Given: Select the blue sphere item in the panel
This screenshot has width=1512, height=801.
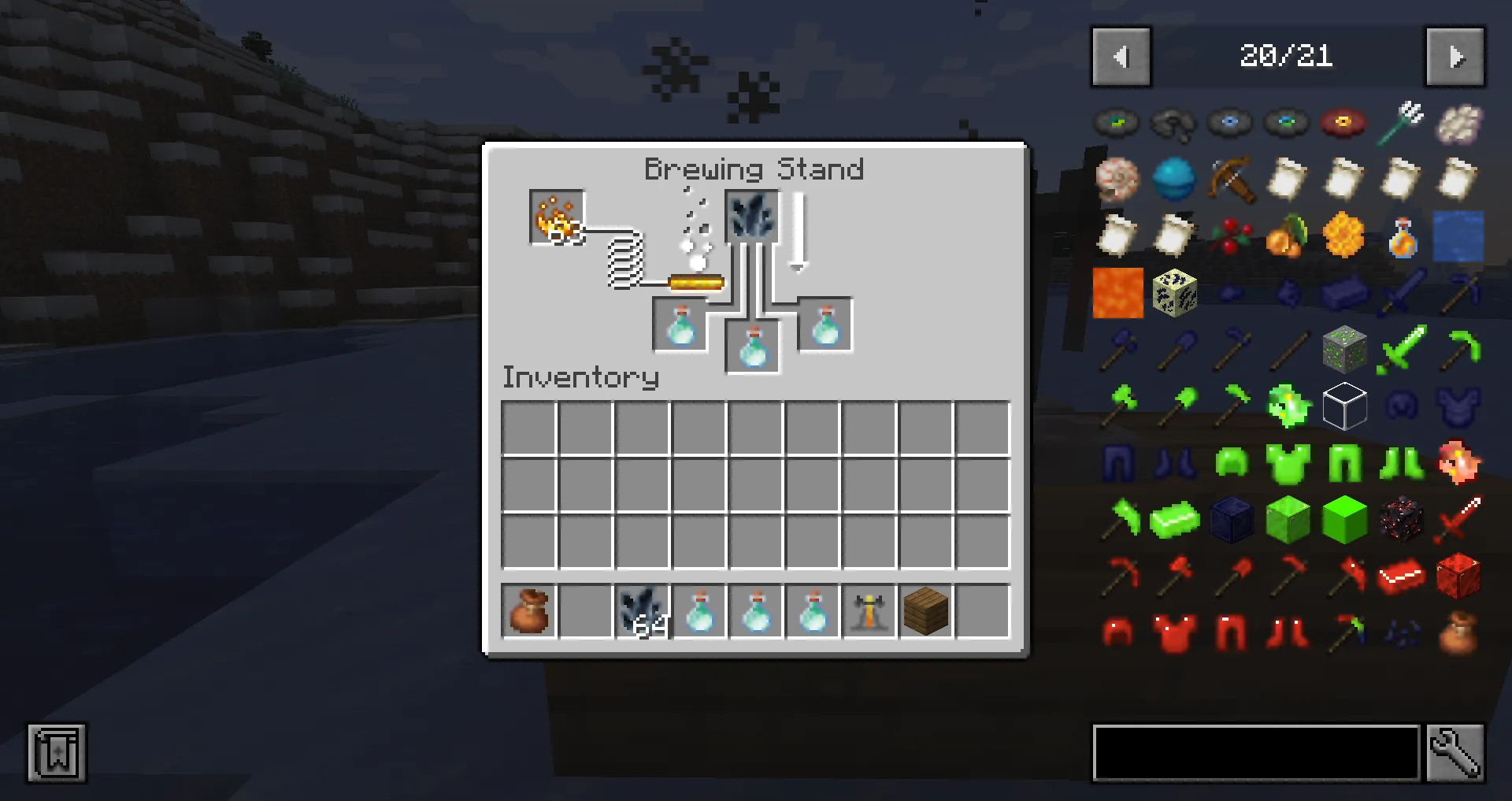Looking at the screenshot, I should coord(1174,180).
